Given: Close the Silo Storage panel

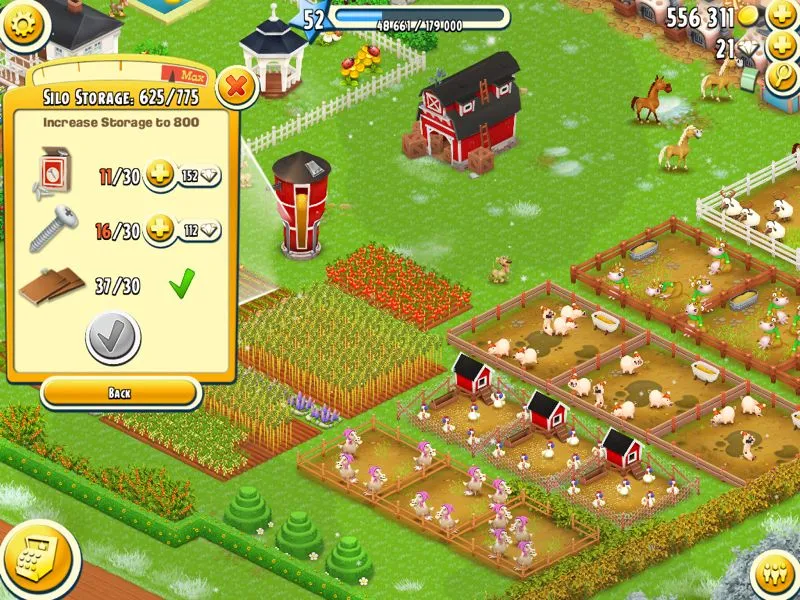Looking at the screenshot, I should pyautogui.click(x=237, y=87).
